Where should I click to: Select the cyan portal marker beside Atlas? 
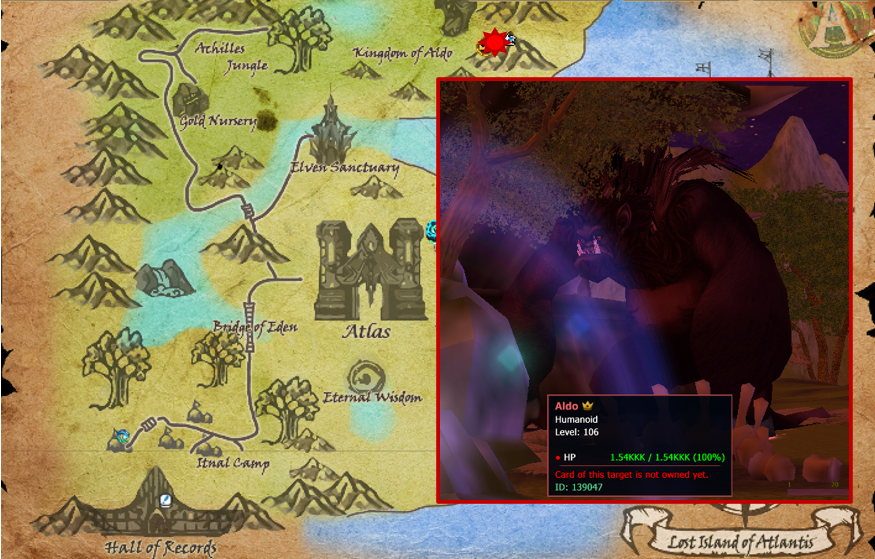click(x=432, y=230)
